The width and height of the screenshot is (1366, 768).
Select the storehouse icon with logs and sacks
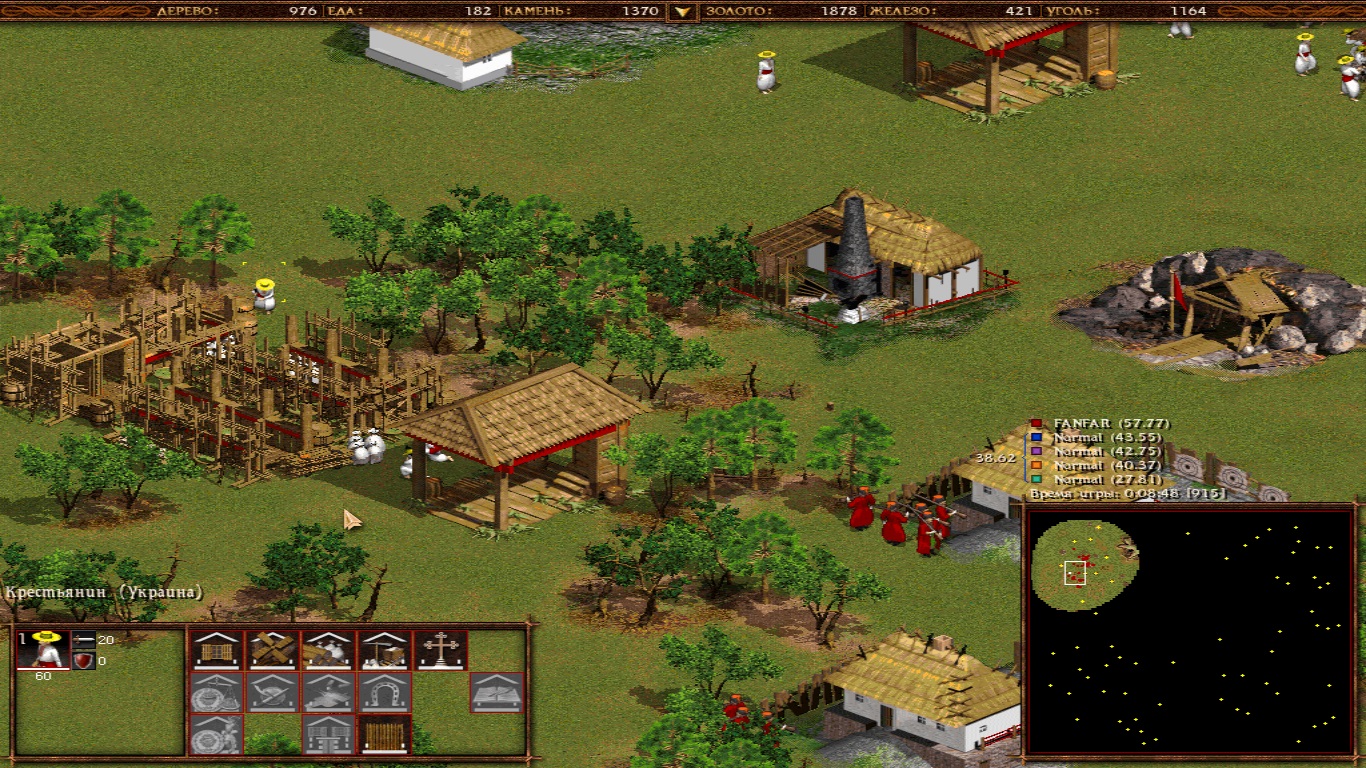pyautogui.click(x=328, y=650)
